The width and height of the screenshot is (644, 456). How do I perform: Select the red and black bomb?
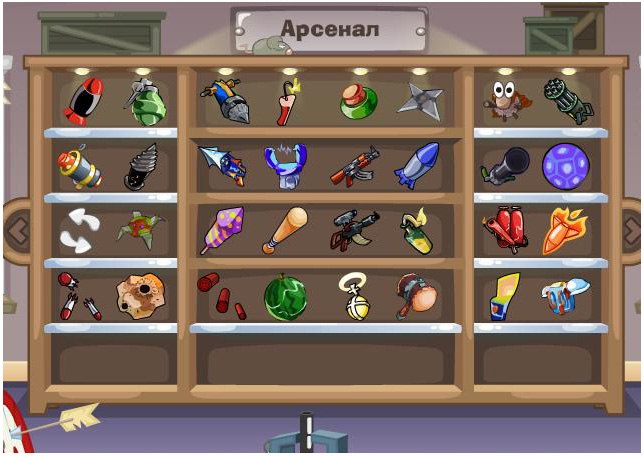pos(84,101)
